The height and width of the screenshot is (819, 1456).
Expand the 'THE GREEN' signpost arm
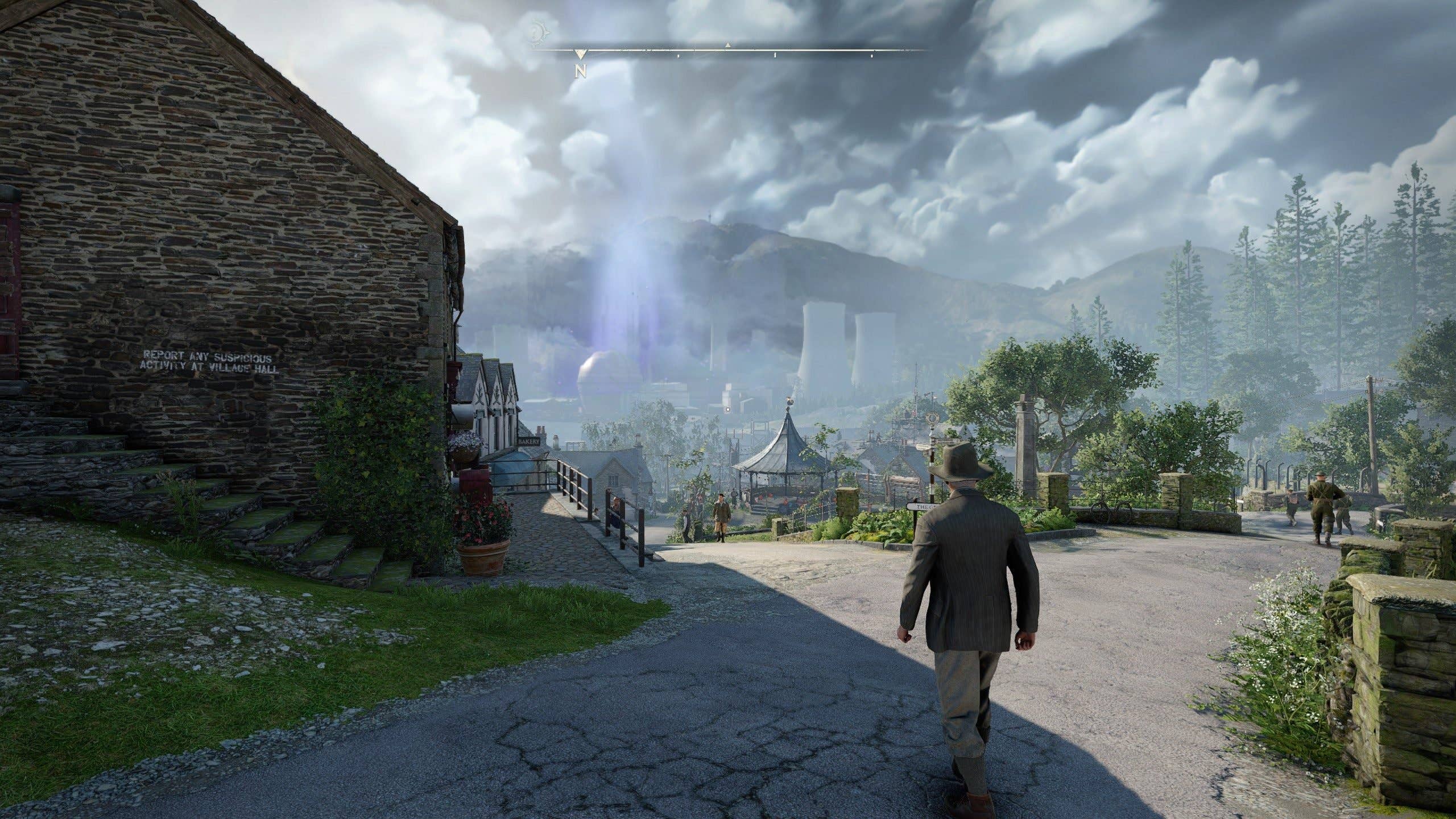(x=923, y=506)
